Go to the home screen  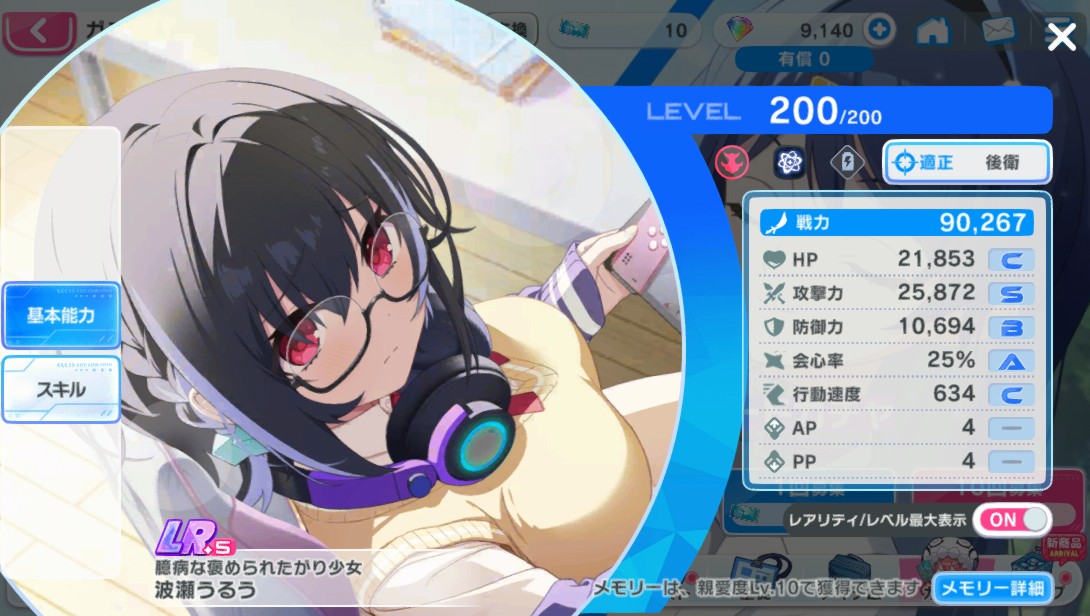coord(933,30)
